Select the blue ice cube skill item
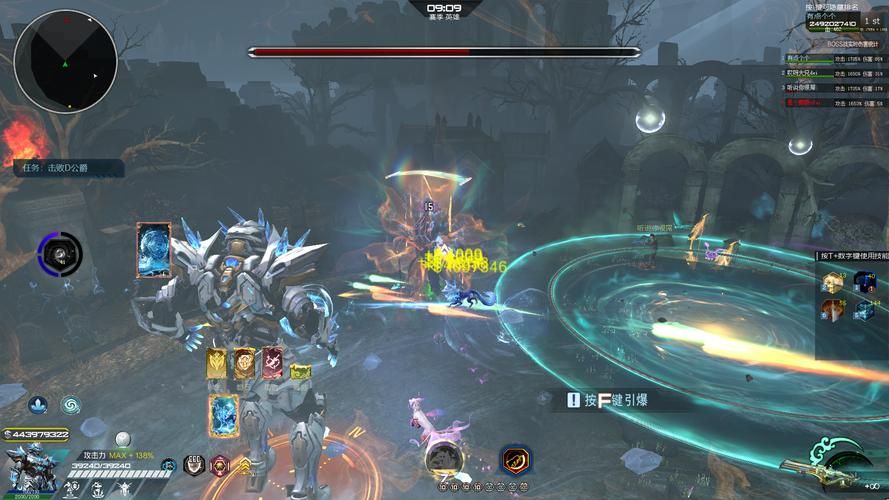Screen dimensions: 889x500 [862, 310]
